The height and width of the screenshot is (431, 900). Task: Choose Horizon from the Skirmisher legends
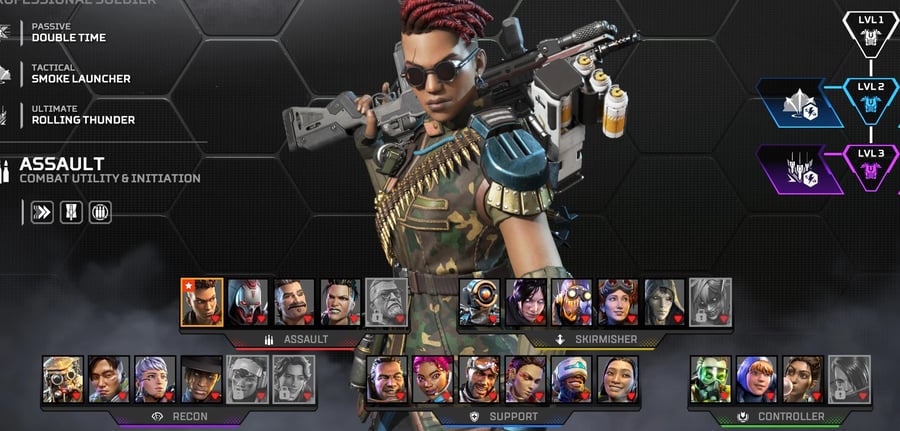tap(618, 302)
